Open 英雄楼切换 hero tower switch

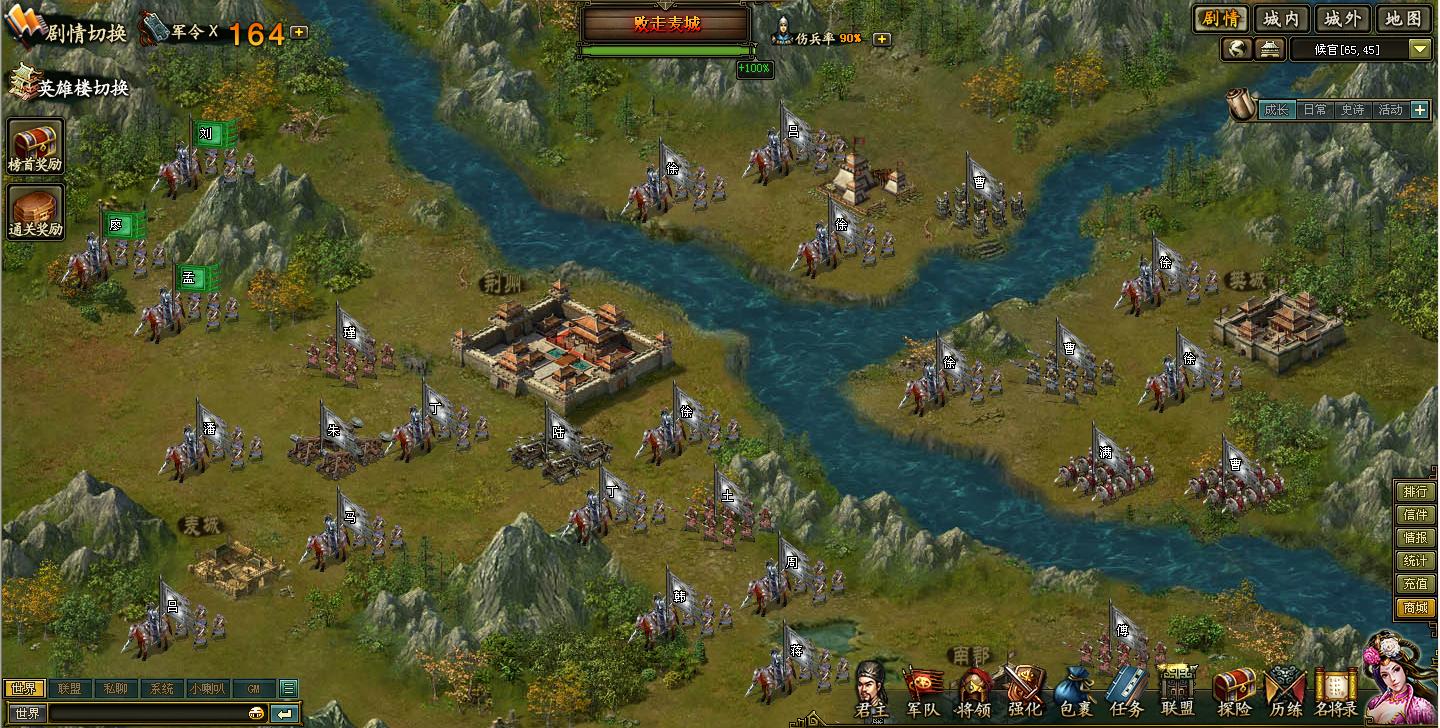(70, 88)
